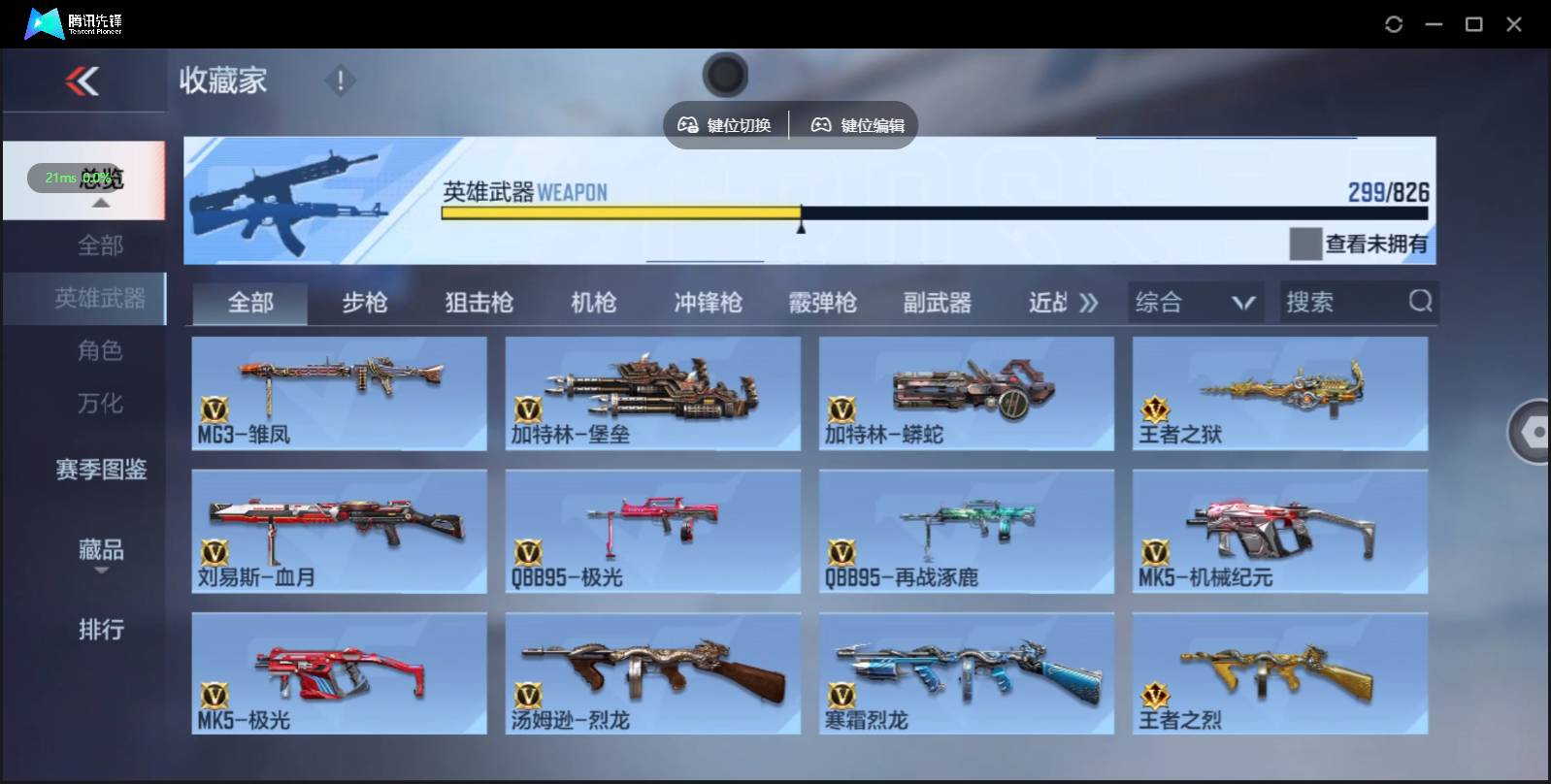Select 角色 in the left sidebar
Image resolution: width=1551 pixels, height=784 pixels.
pos(101,350)
